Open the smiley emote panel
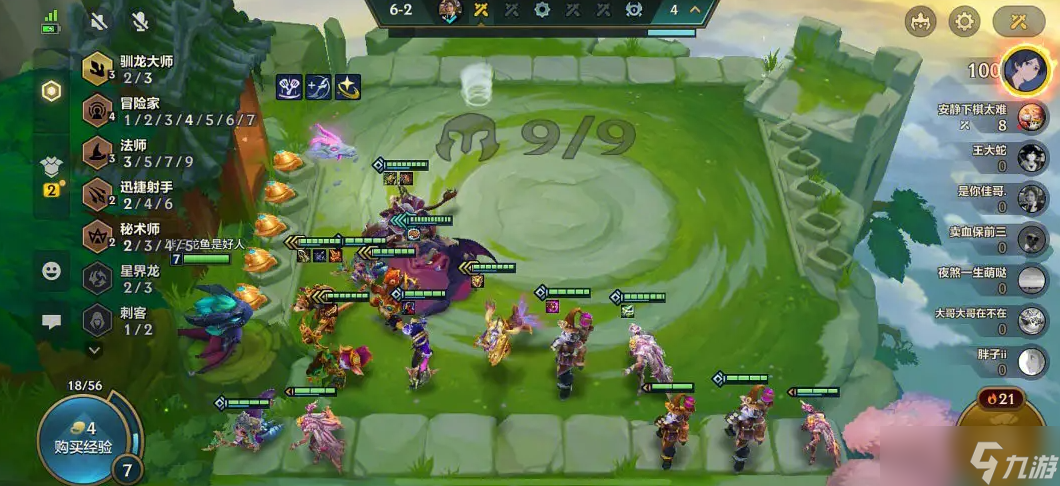 click(x=51, y=270)
